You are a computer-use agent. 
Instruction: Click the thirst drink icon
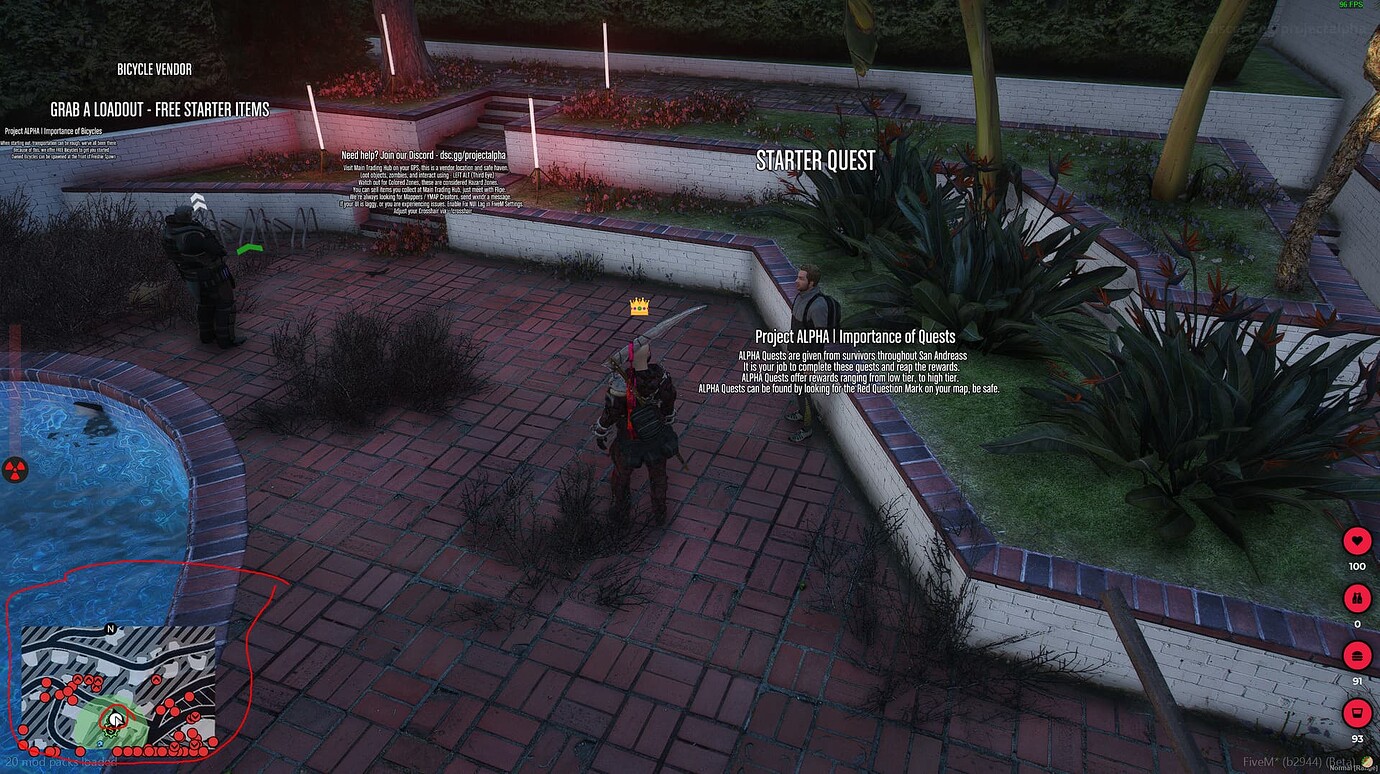1356,714
